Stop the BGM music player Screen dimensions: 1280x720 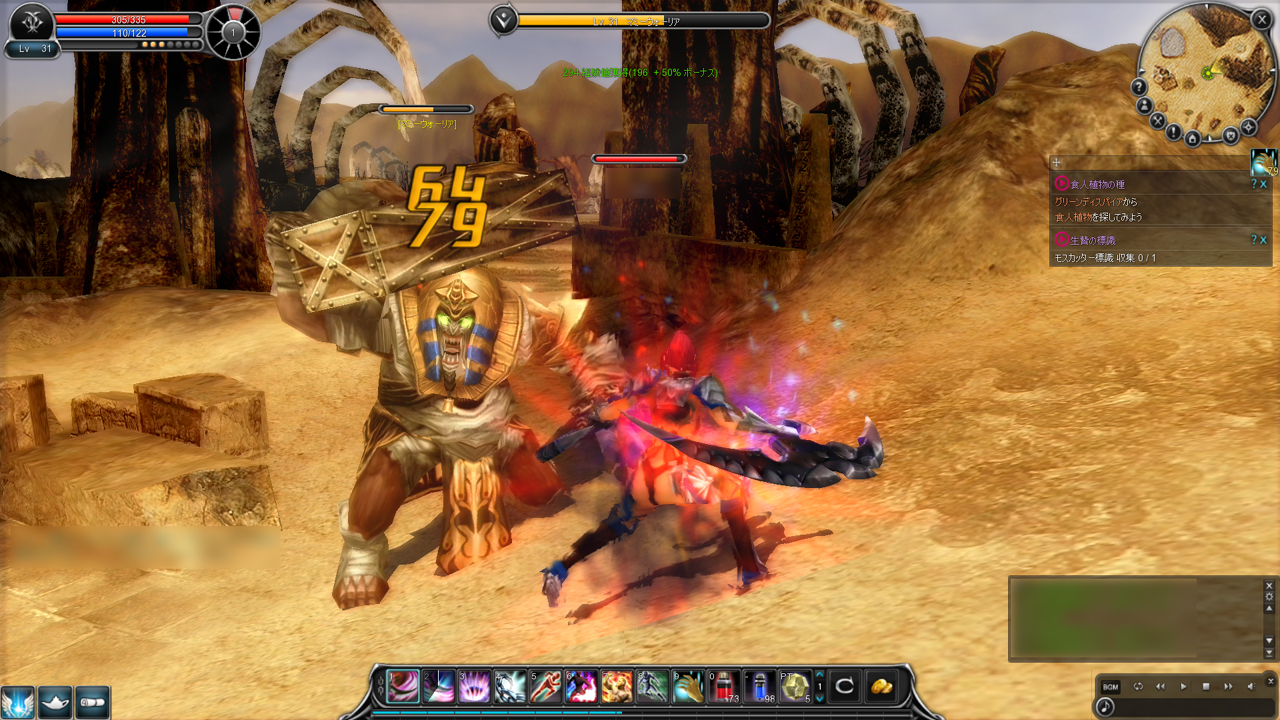coord(1206,687)
